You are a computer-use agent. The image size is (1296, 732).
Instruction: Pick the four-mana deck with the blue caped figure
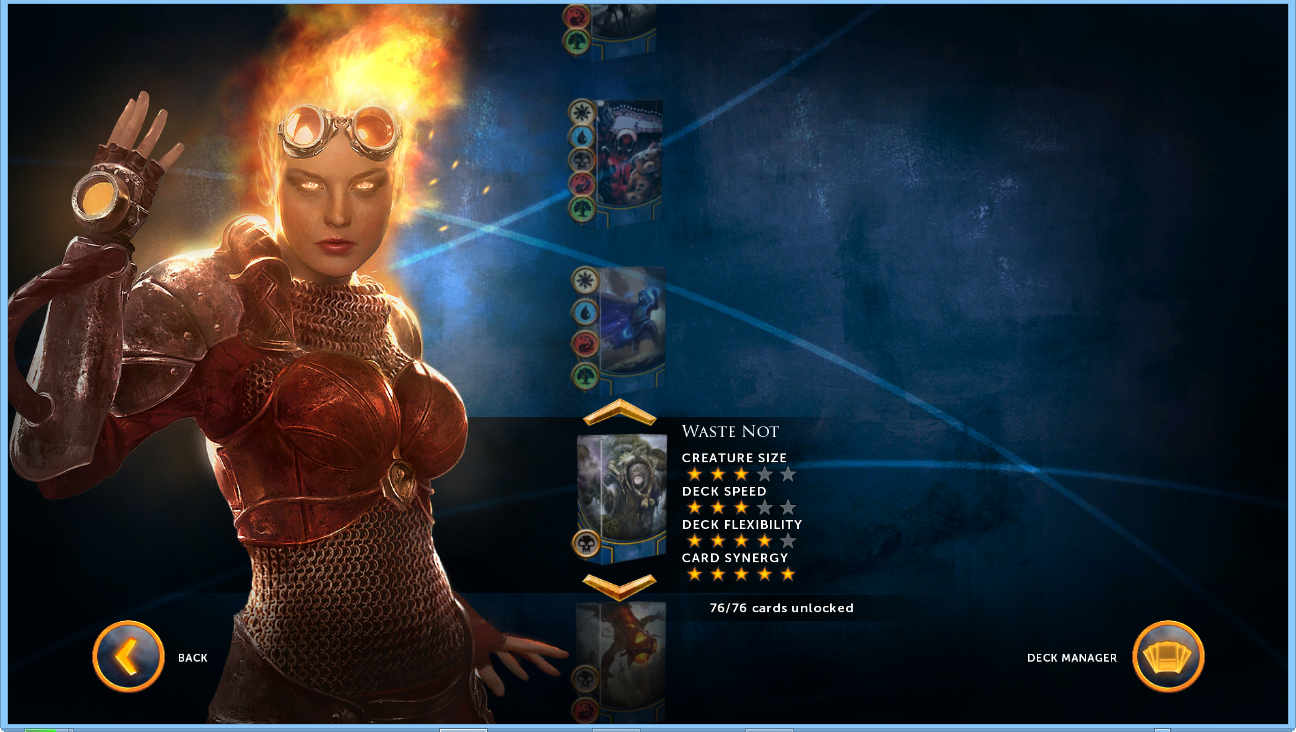coord(630,330)
